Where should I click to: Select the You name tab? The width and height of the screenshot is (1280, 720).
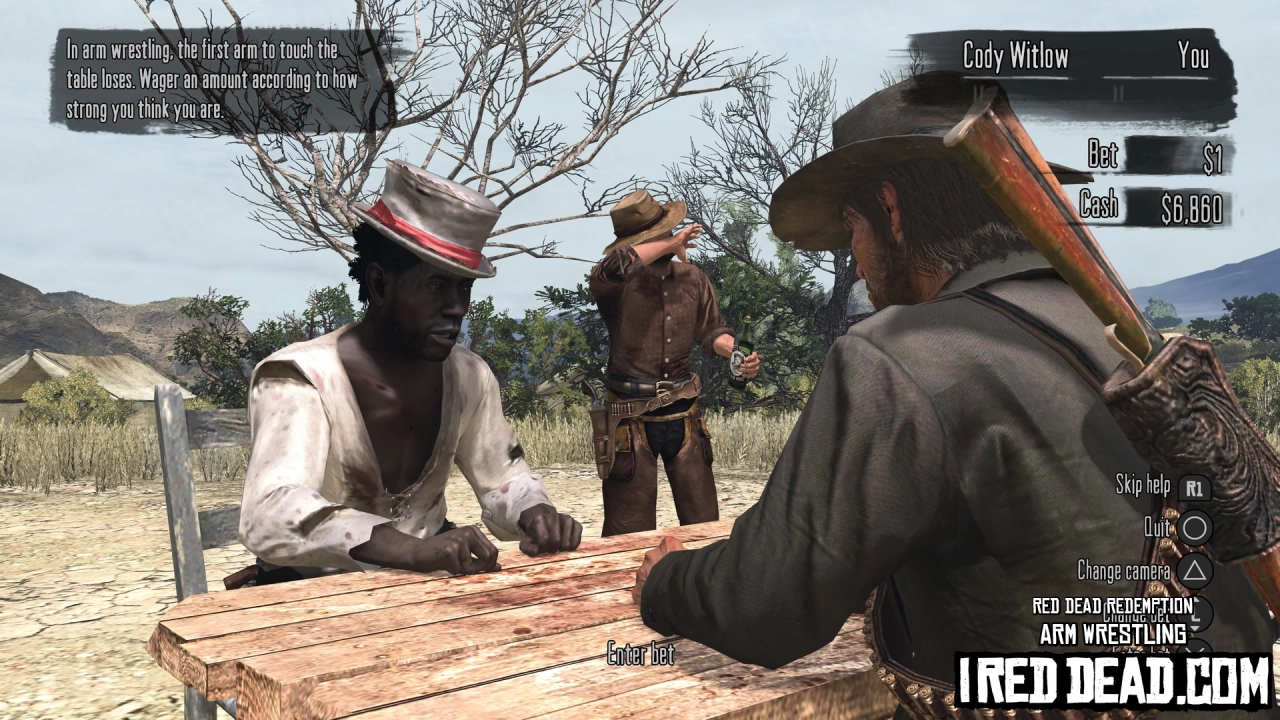1196,58
